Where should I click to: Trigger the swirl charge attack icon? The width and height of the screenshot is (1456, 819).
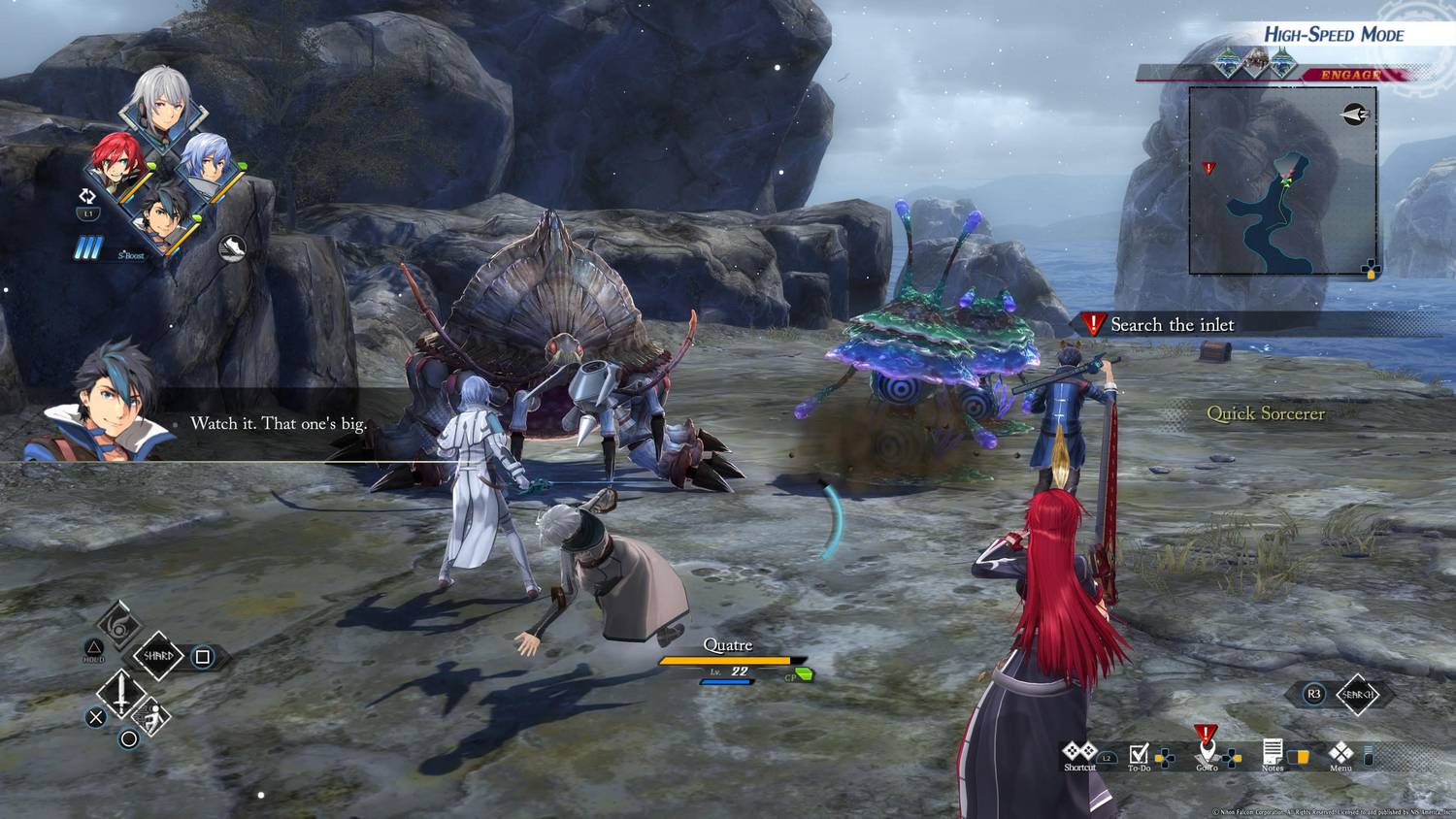118,625
